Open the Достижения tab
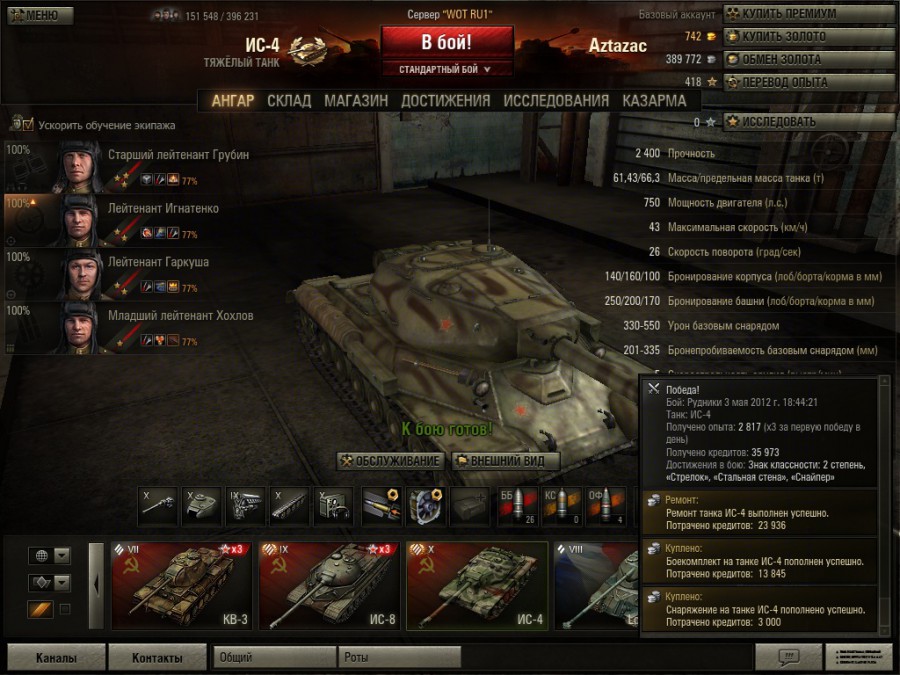 click(x=445, y=101)
